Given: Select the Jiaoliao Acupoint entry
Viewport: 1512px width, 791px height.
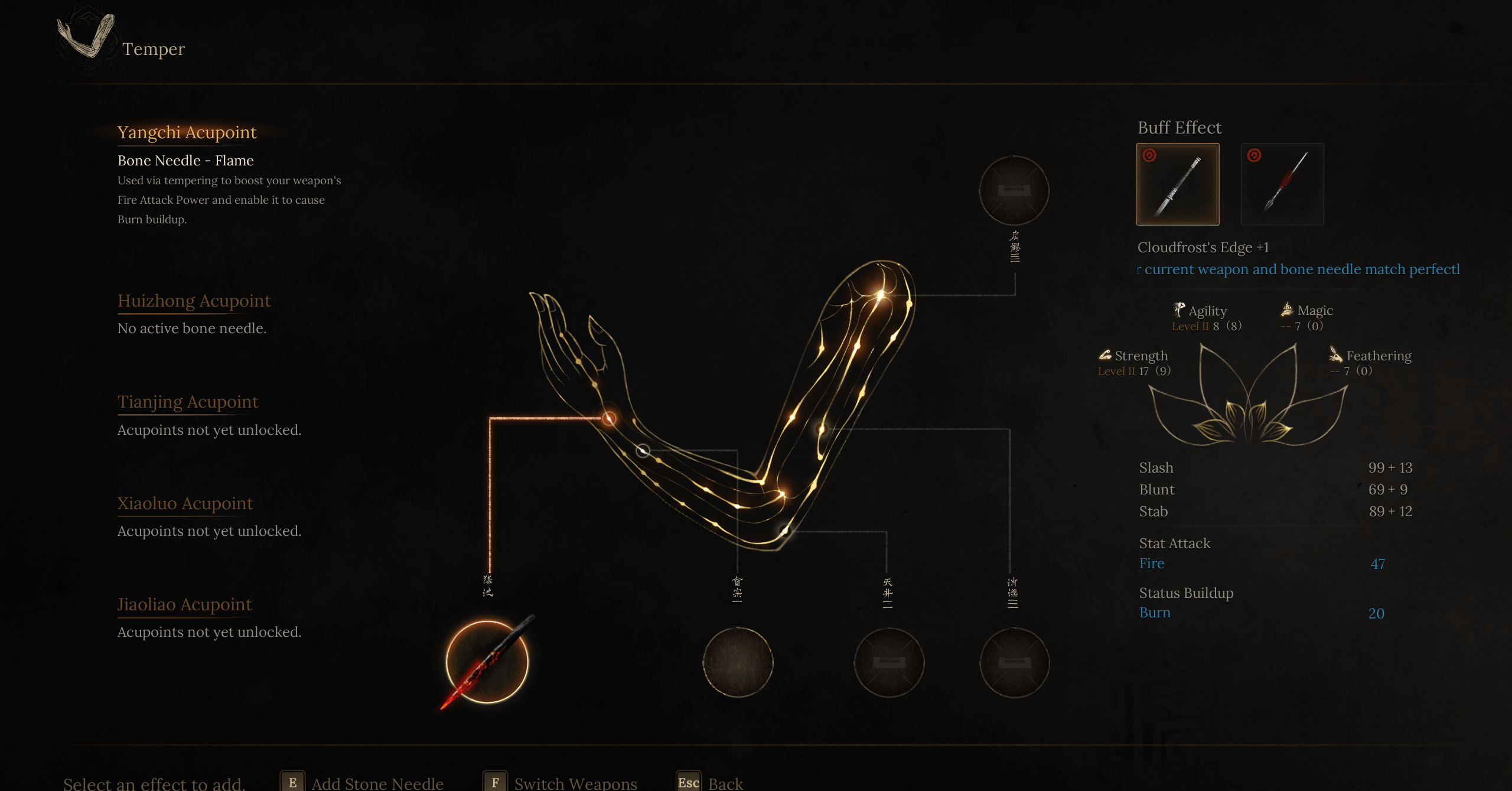Looking at the screenshot, I should (184, 604).
